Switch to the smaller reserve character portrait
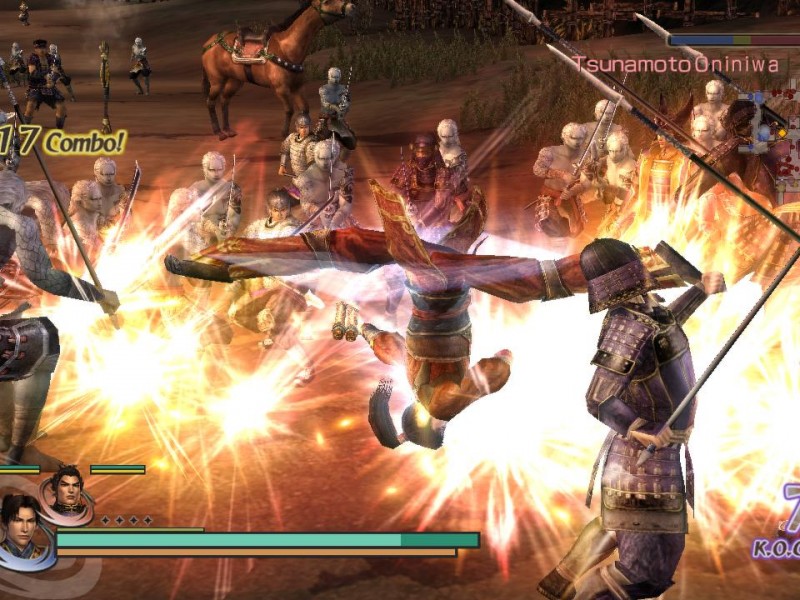Image resolution: width=800 pixels, height=600 pixels. tap(68, 490)
